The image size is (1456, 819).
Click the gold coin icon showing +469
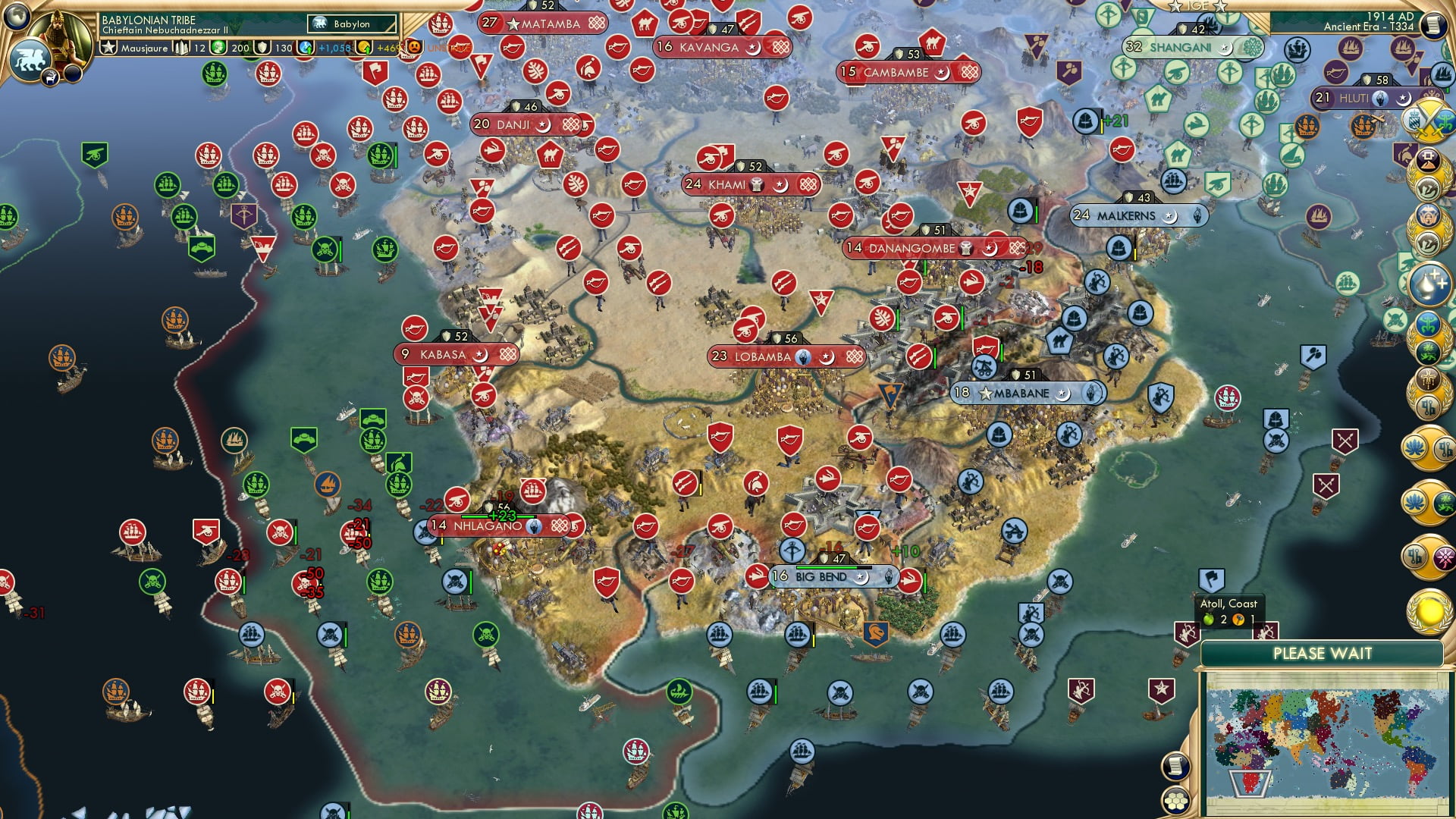(363, 47)
